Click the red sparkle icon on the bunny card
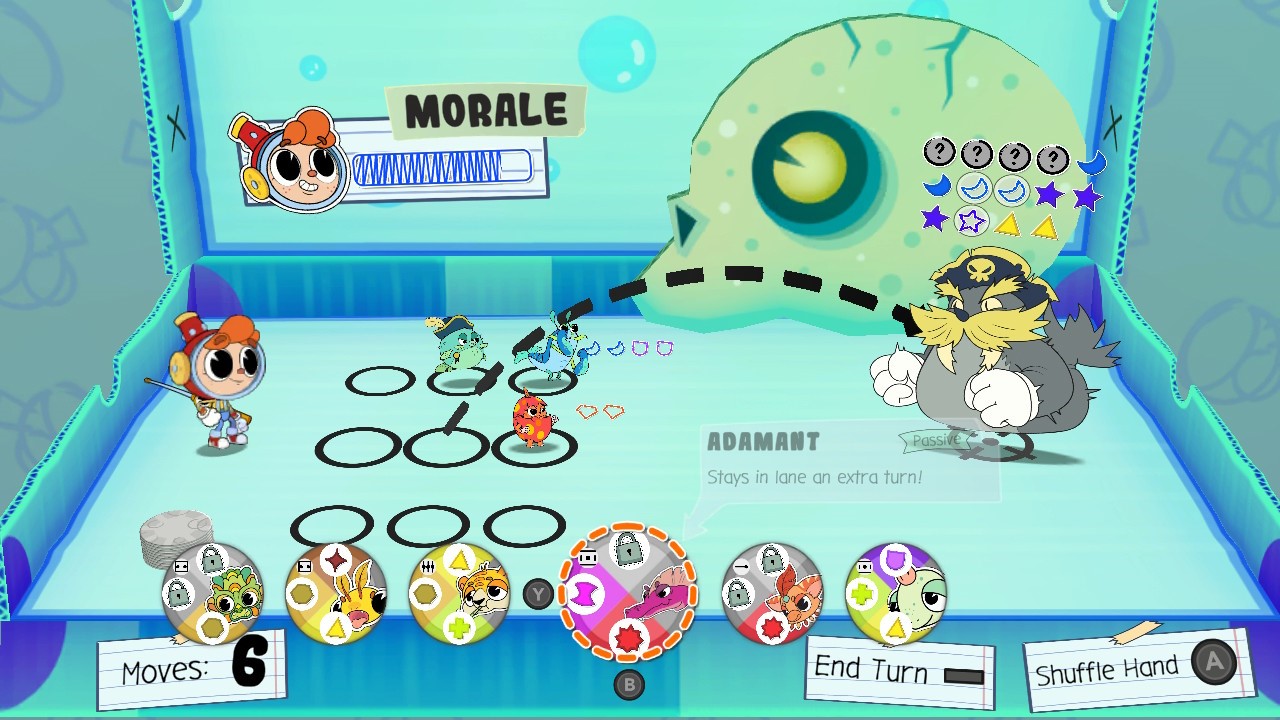This screenshot has width=1280, height=720. (x=336, y=558)
